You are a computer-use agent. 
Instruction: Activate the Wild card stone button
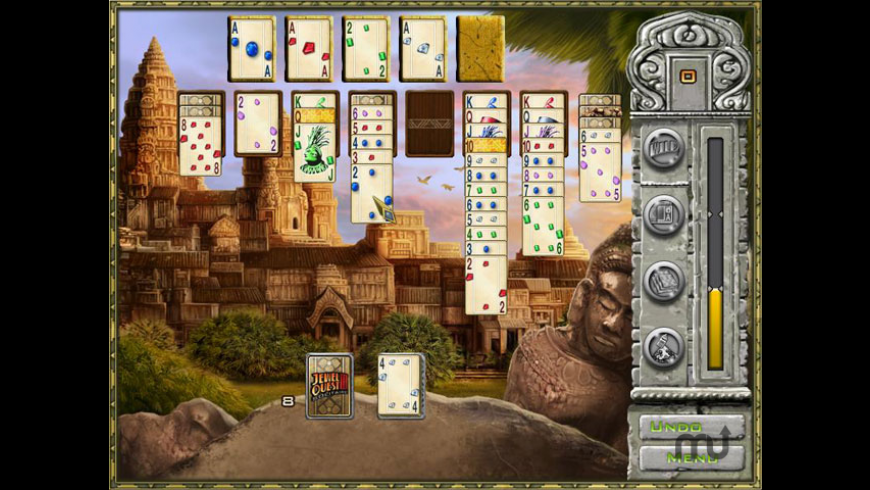(663, 148)
